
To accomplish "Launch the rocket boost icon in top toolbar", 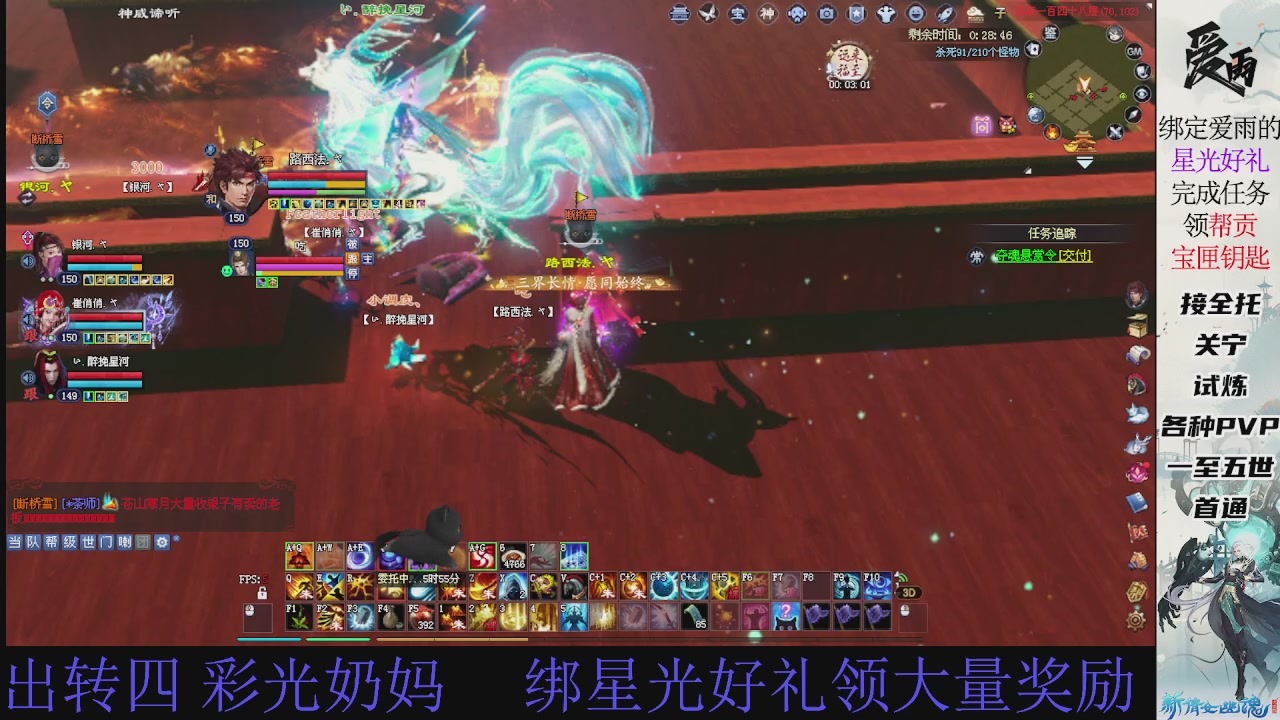I will [x=945, y=14].
